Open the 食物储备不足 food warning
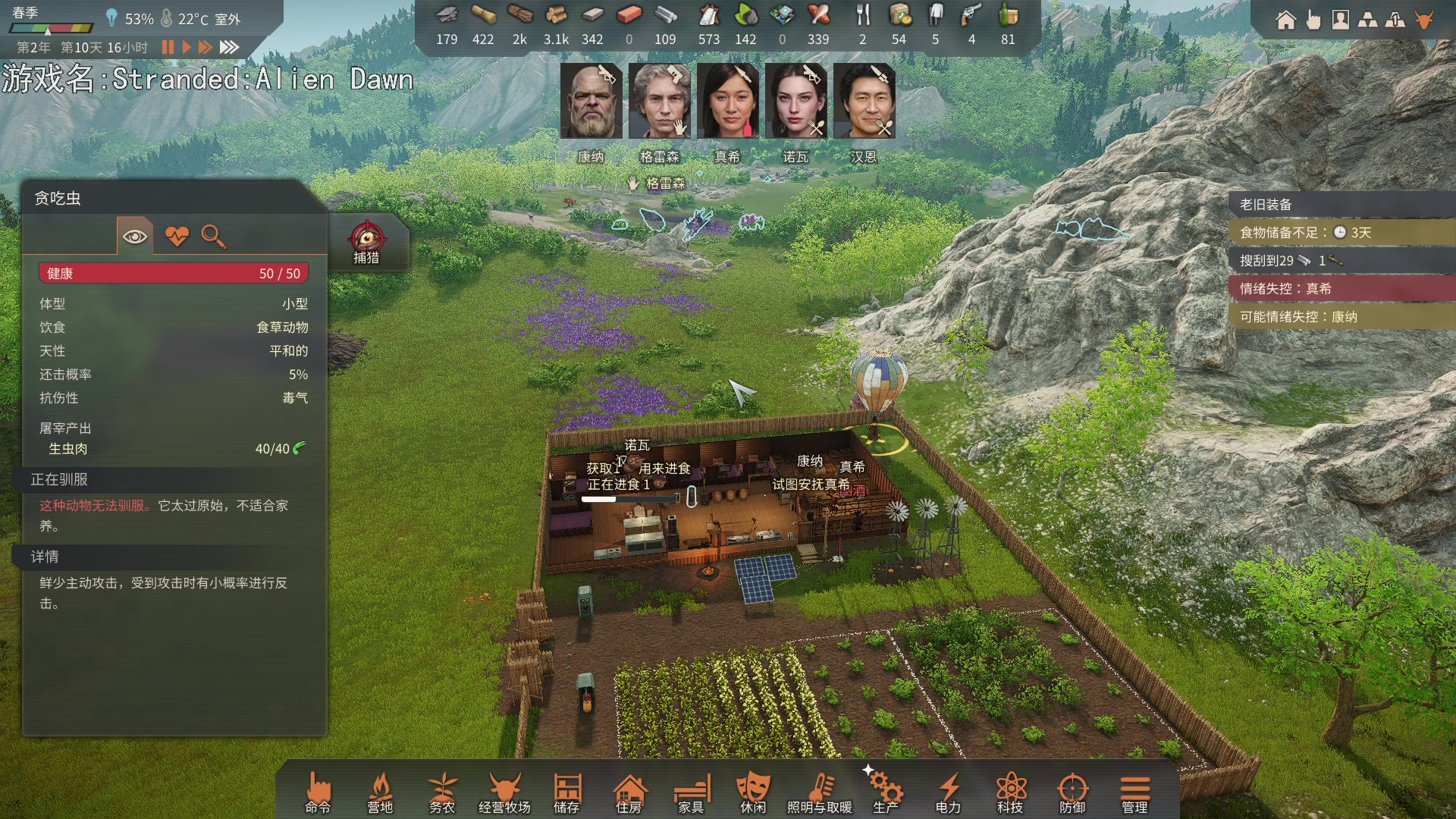Viewport: 1456px width, 819px height. tap(1341, 232)
